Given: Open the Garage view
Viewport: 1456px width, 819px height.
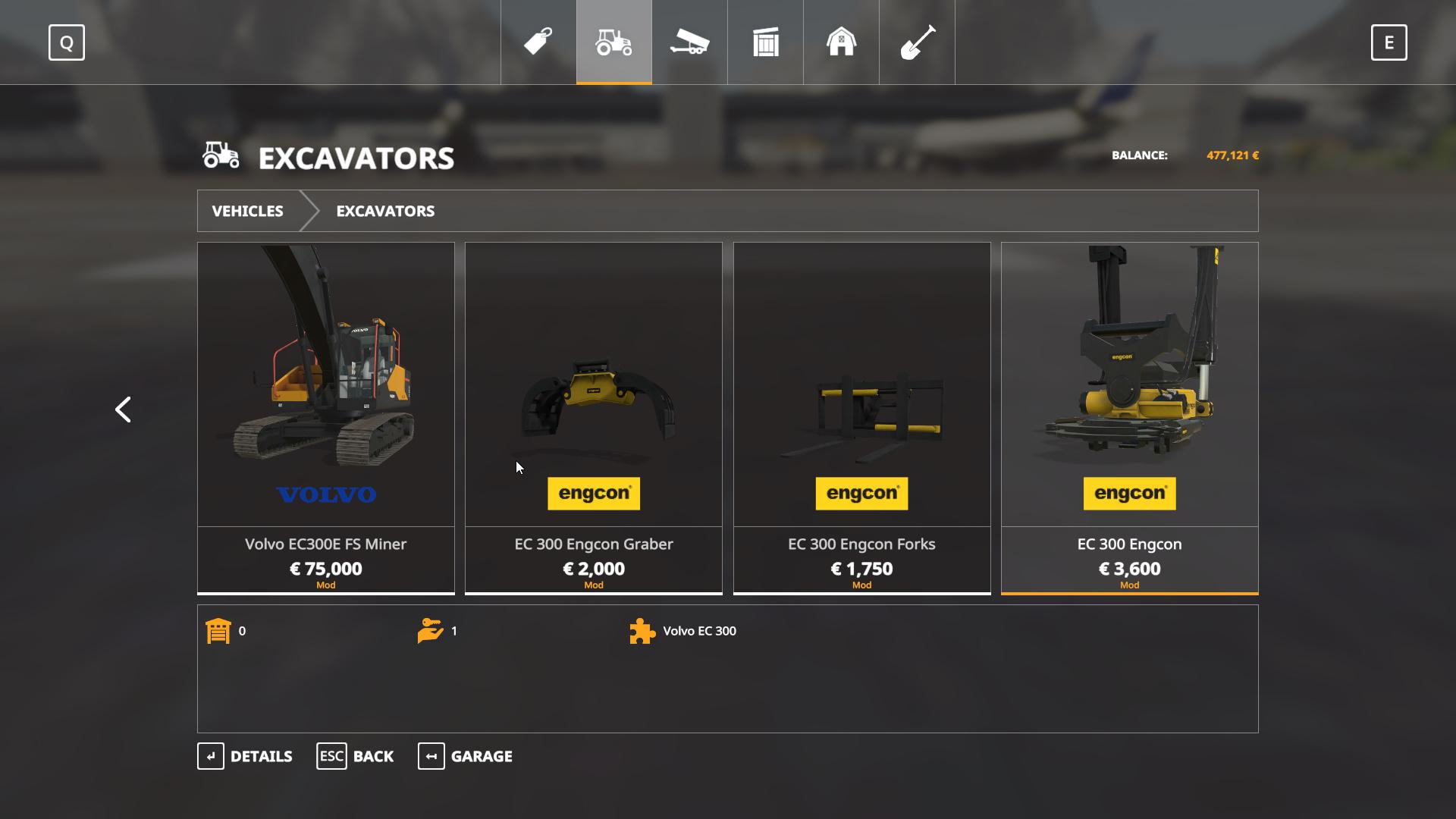Looking at the screenshot, I should coord(465,756).
